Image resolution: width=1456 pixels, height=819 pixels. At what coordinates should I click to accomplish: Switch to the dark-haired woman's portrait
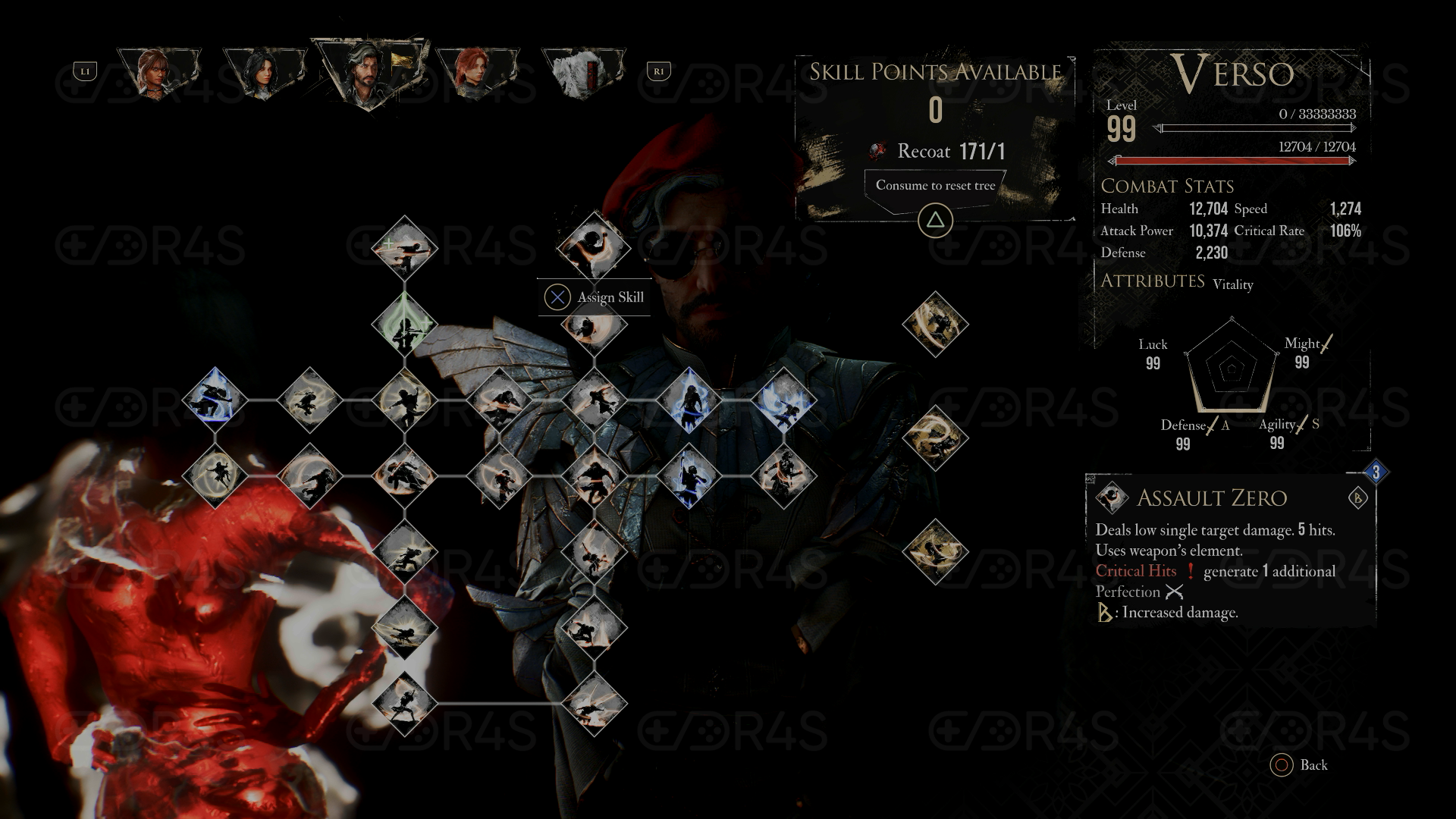click(264, 73)
